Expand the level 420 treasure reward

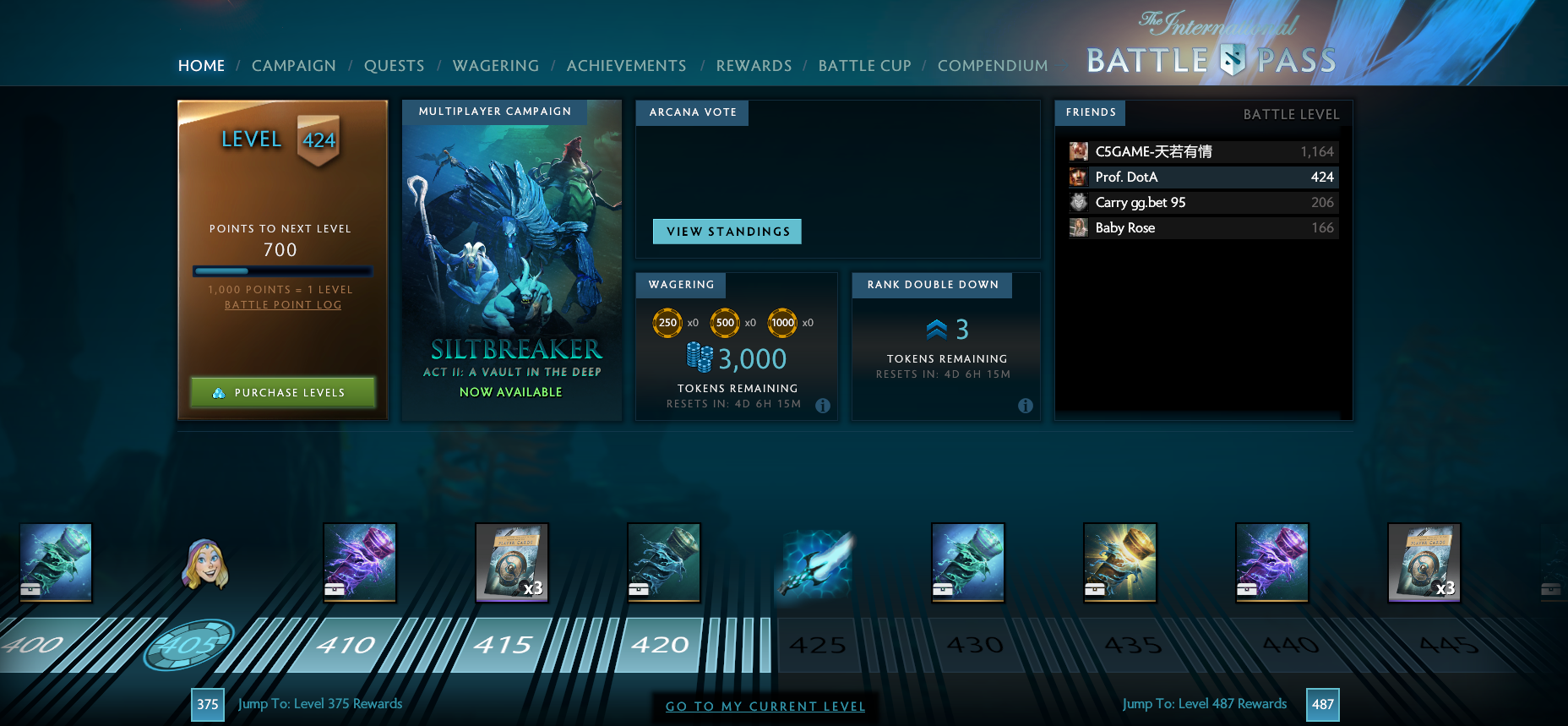(664, 562)
